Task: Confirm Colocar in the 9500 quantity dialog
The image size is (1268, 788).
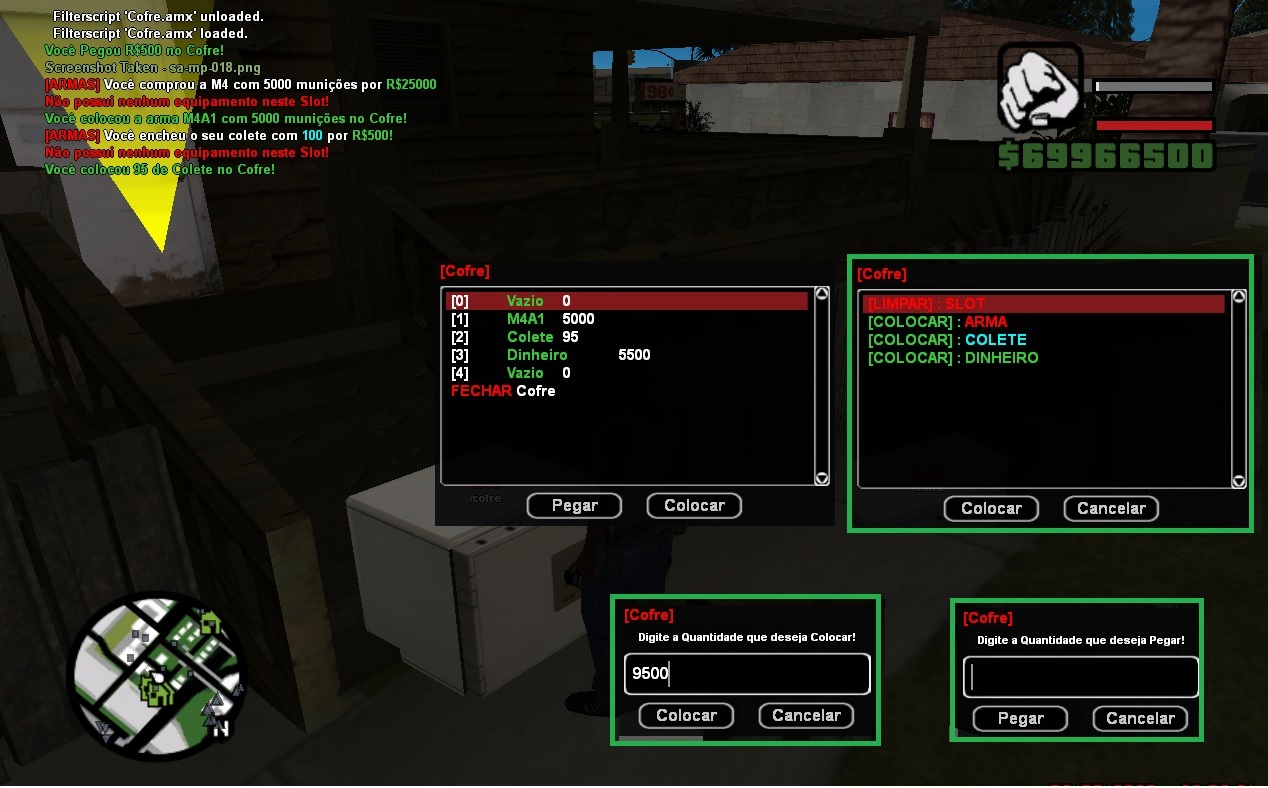Action: pos(686,716)
